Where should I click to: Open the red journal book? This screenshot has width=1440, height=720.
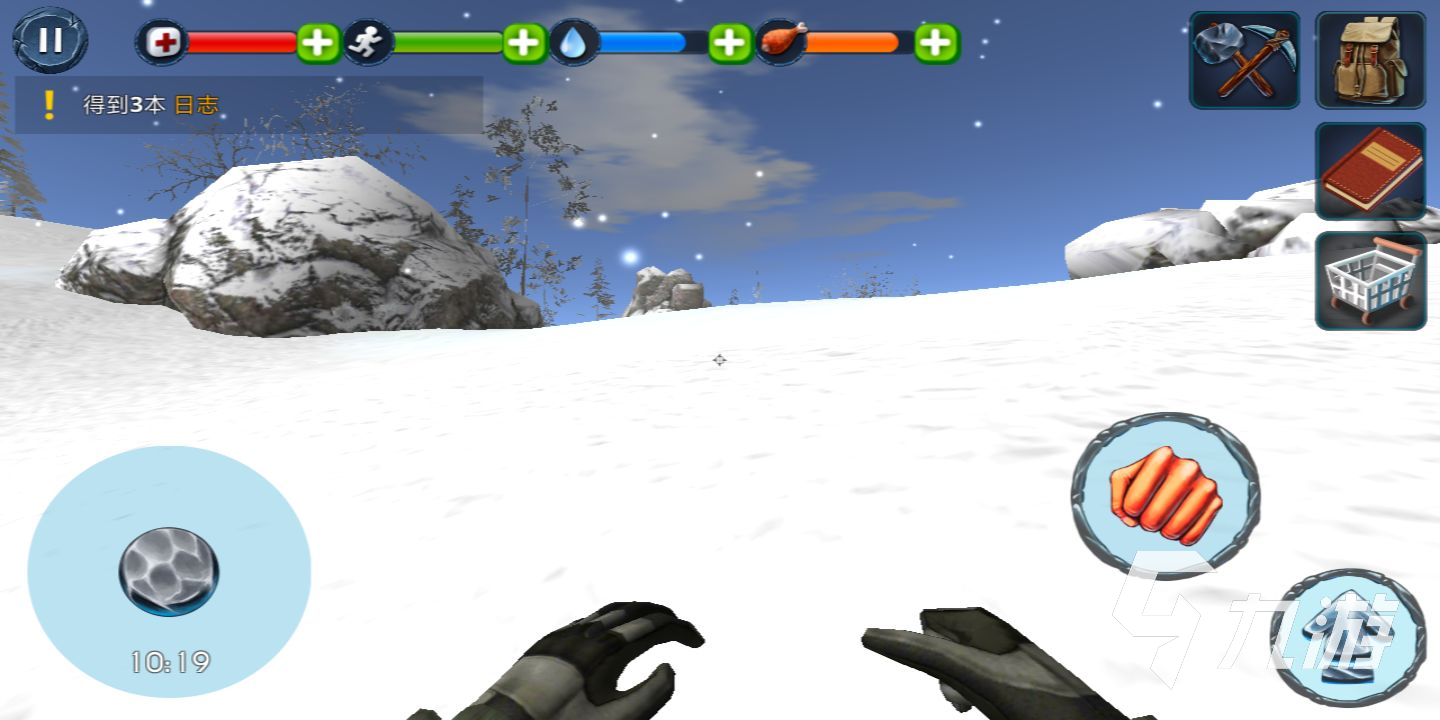click(1370, 171)
